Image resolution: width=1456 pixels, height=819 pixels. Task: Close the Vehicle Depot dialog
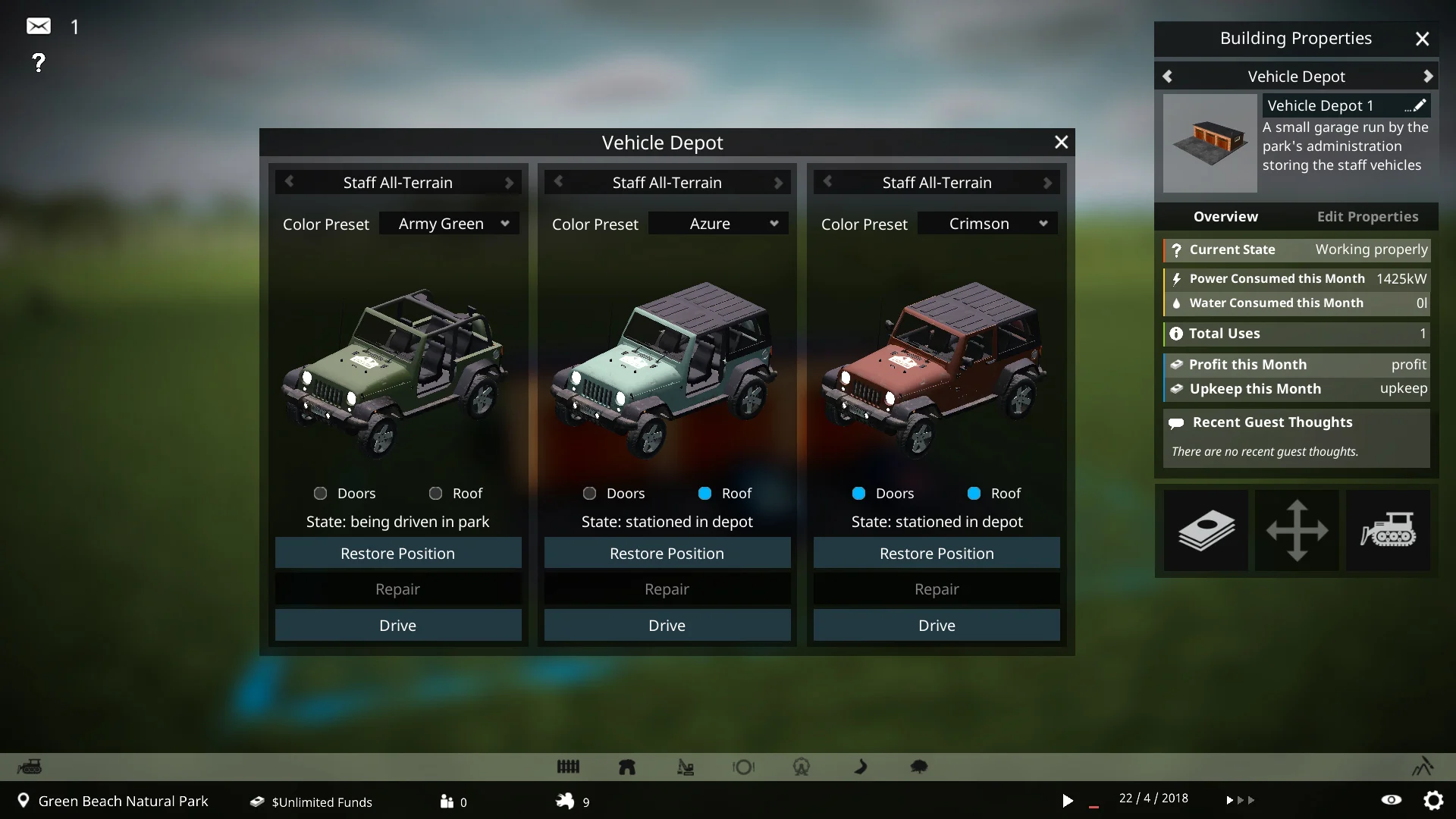pyautogui.click(x=1061, y=142)
